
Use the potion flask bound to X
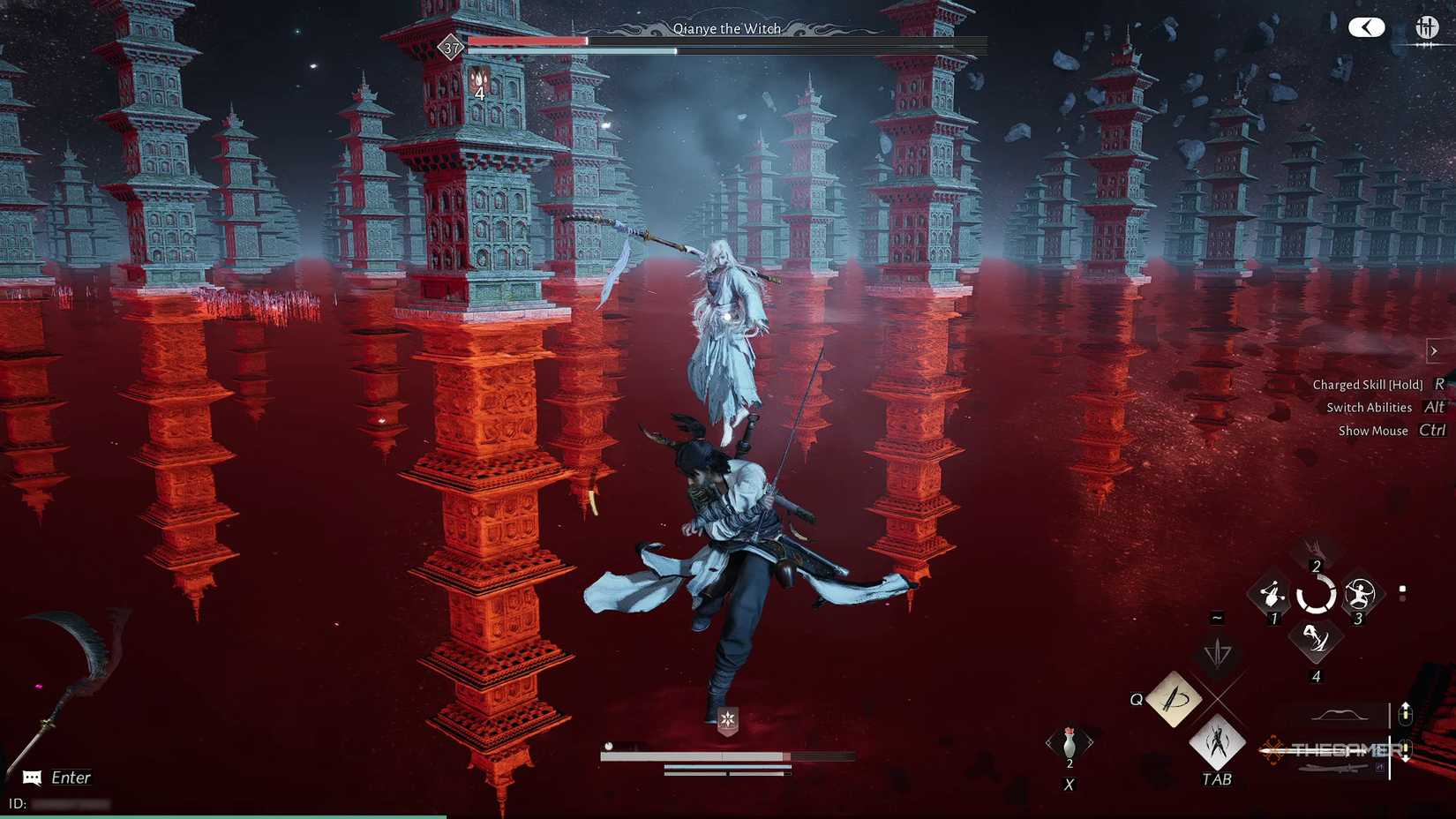(1069, 744)
